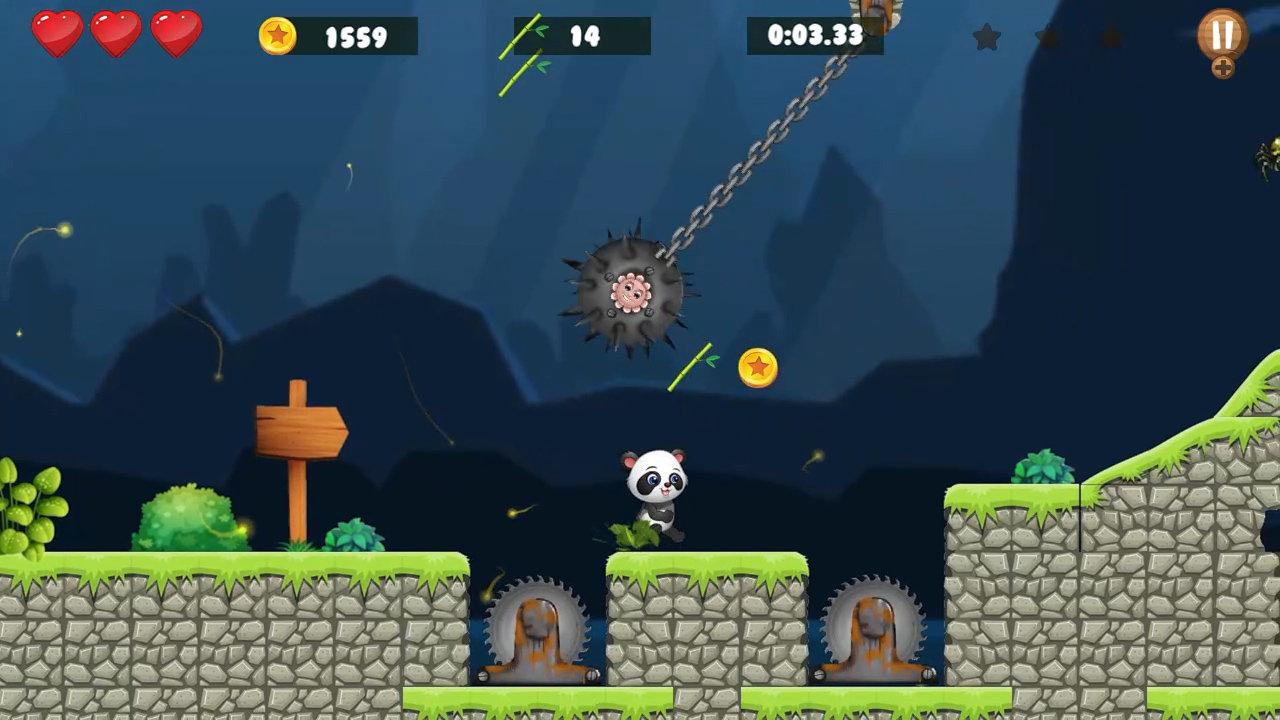This screenshot has height=720, width=1280.
Task: Click the plus badge below the Pause button
Action: pos(1223,70)
